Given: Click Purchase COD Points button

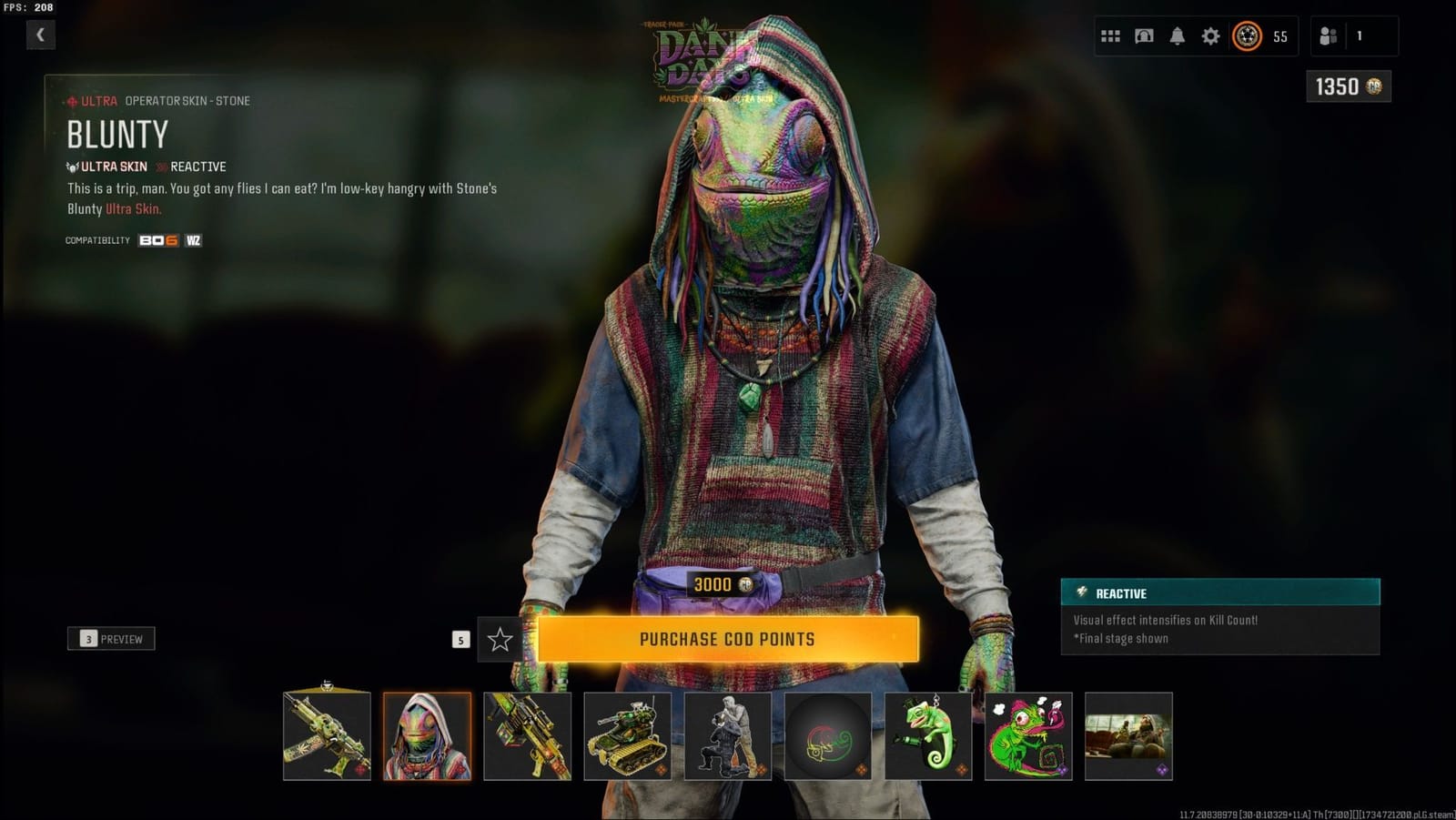Looking at the screenshot, I should pyautogui.click(x=728, y=639).
